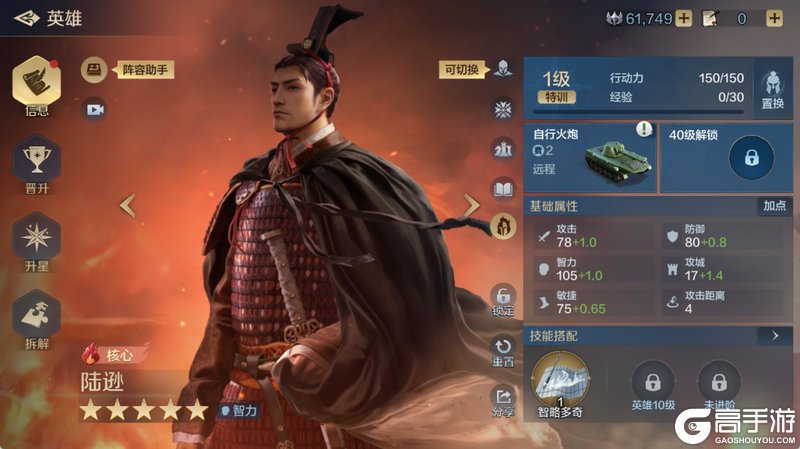Toggle the 锁定 lock on this hero
This screenshot has height=449, width=800.
tap(503, 299)
